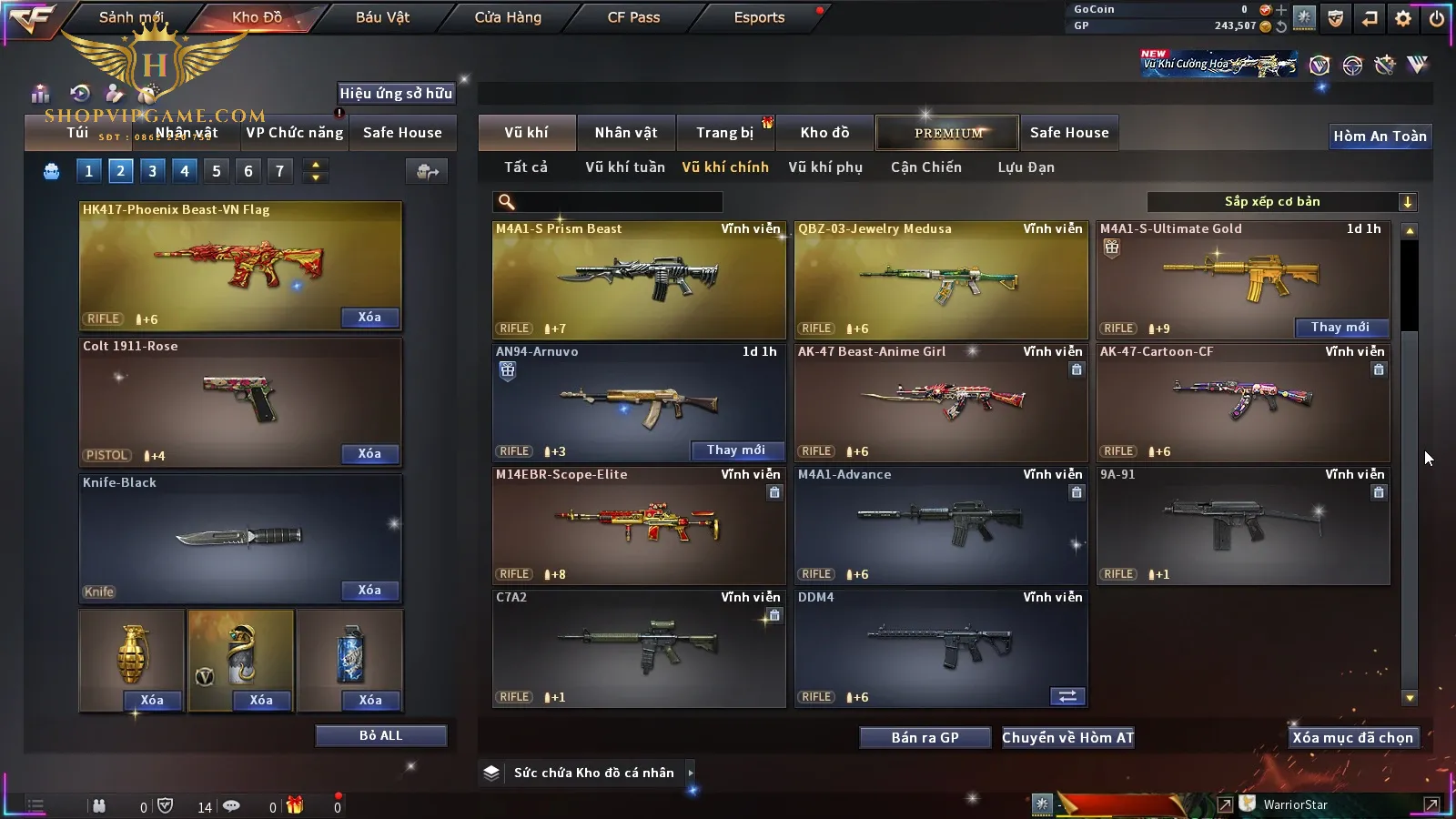The image size is (1456, 819).
Task: Switch to the Nhân vật storage tab
Action: (x=626, y=133)
